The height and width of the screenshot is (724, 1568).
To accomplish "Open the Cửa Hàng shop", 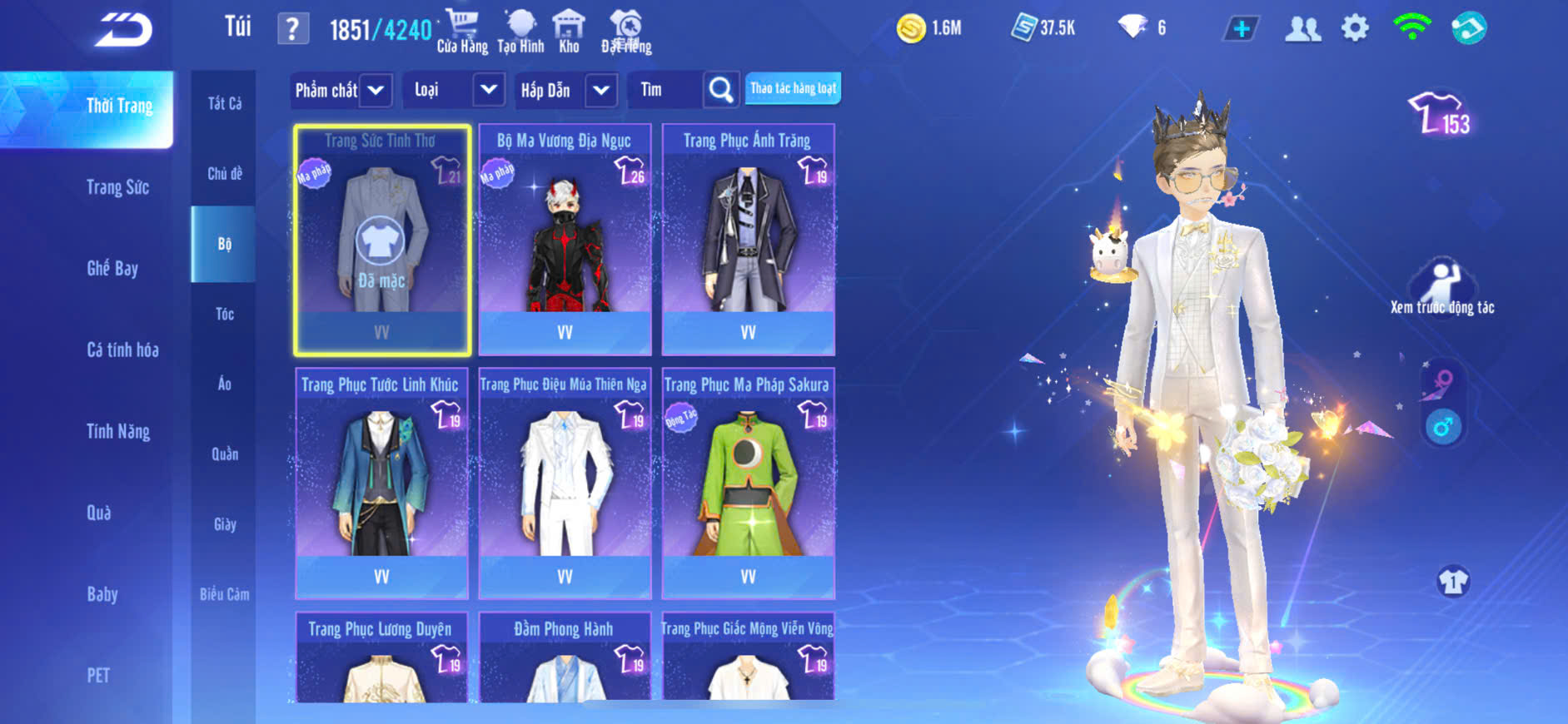I will click(x=462, y=32).
